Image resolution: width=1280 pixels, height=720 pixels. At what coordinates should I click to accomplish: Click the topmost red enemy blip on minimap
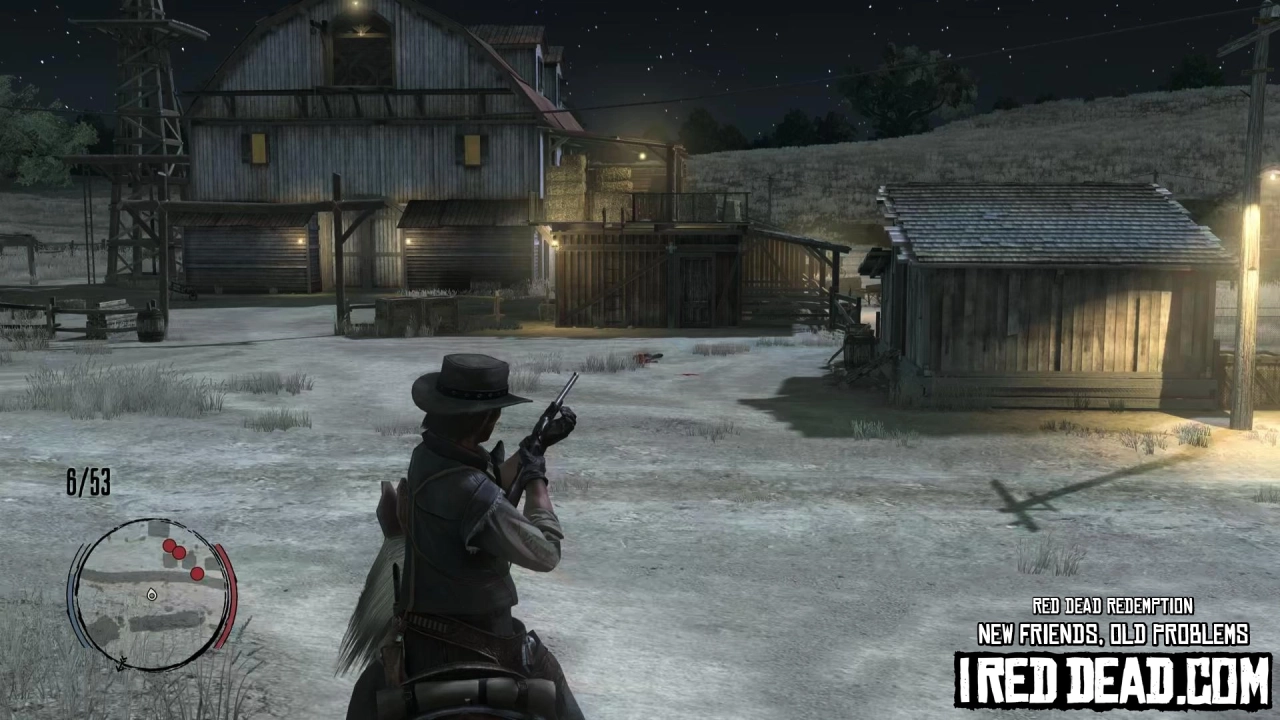click(169, 545)
